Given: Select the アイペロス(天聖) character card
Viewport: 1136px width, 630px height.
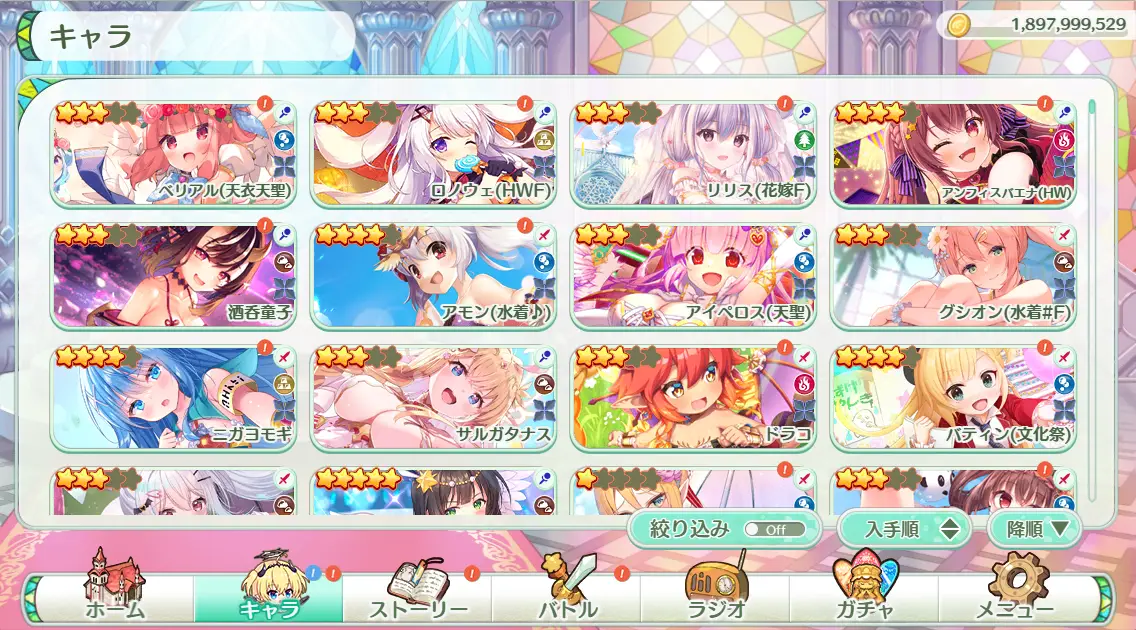Looking at the screenshot, I should [x=693, y=274].
